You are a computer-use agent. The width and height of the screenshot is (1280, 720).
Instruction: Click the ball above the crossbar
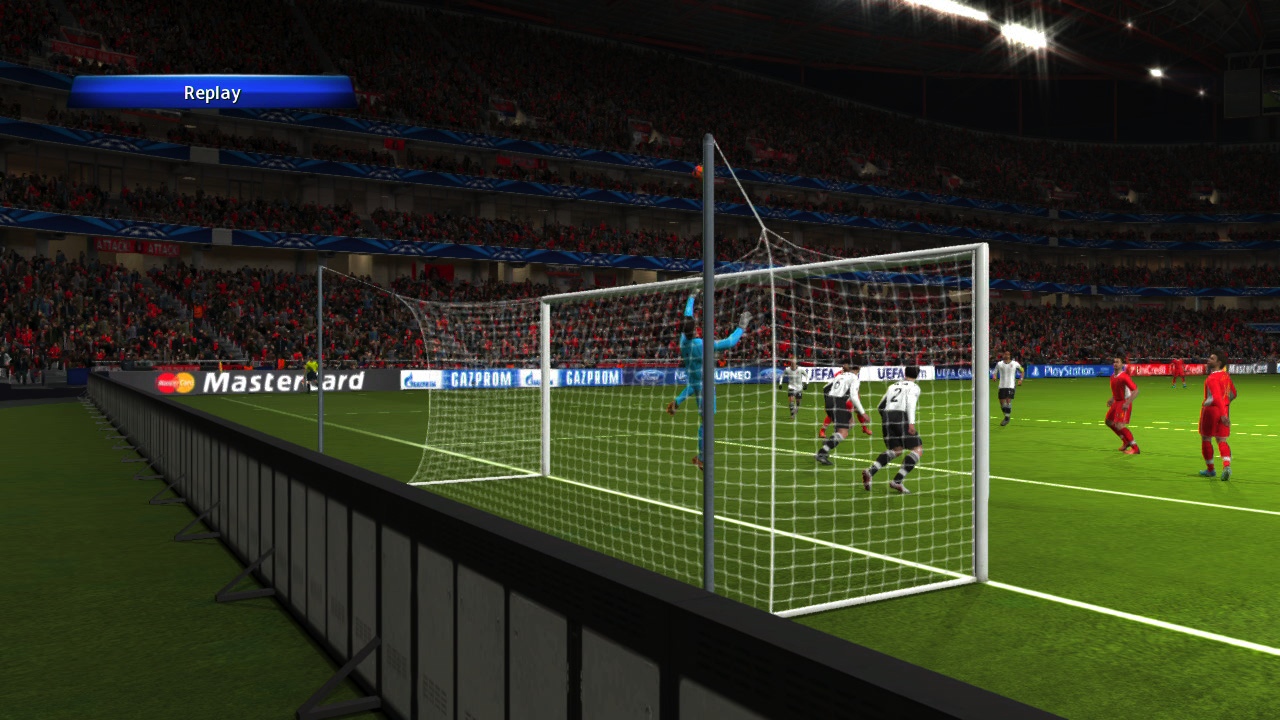(x=697, y=173)
